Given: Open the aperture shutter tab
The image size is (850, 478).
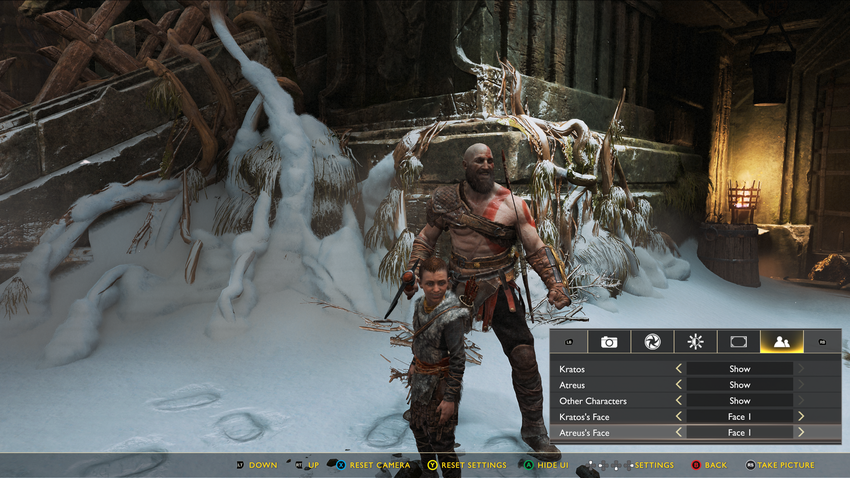Looking at the screenshot, I should [x=653, y=341].
